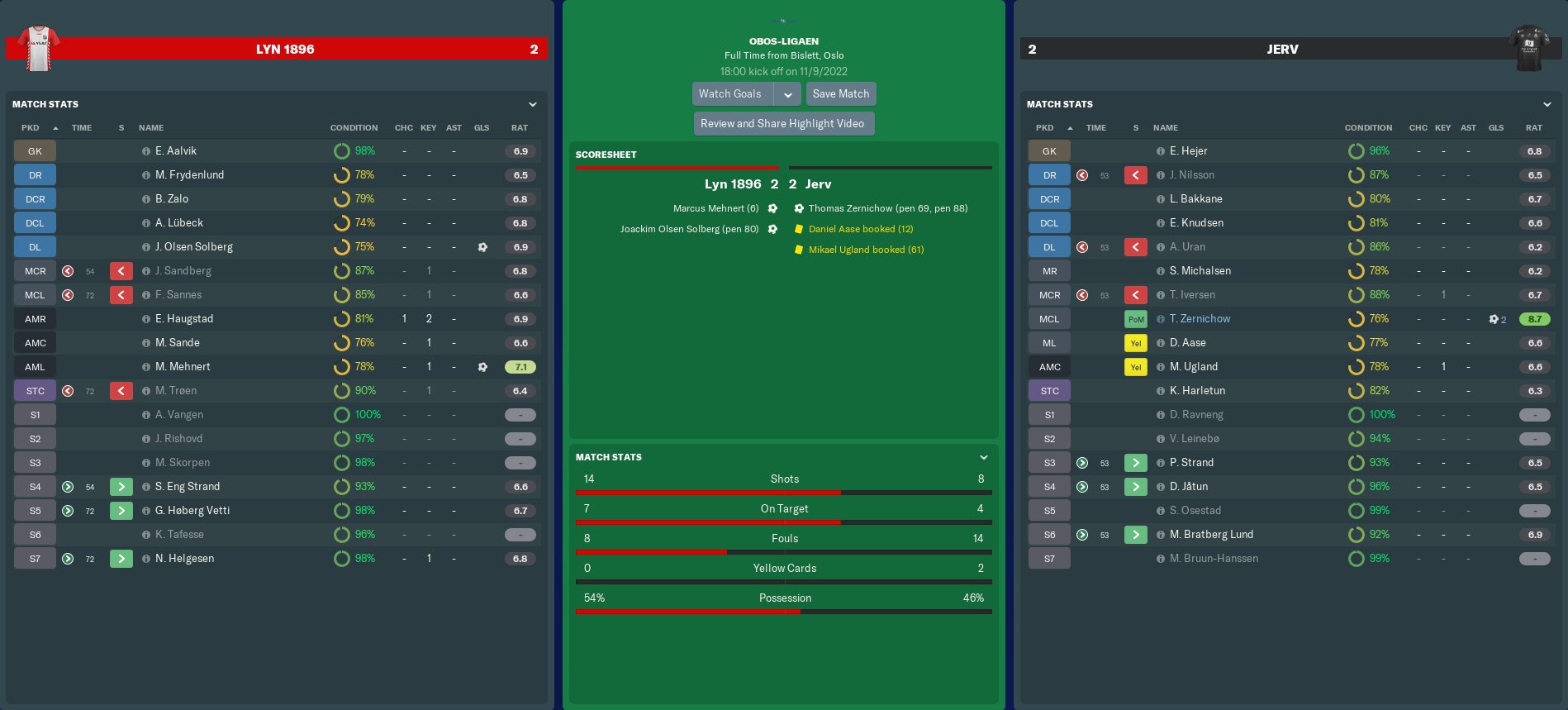Open E. Hejer's player profile
Image resolution: width=1568 pixels, height=710 pixels.
pyautogui.click(x=1188, y=151)
